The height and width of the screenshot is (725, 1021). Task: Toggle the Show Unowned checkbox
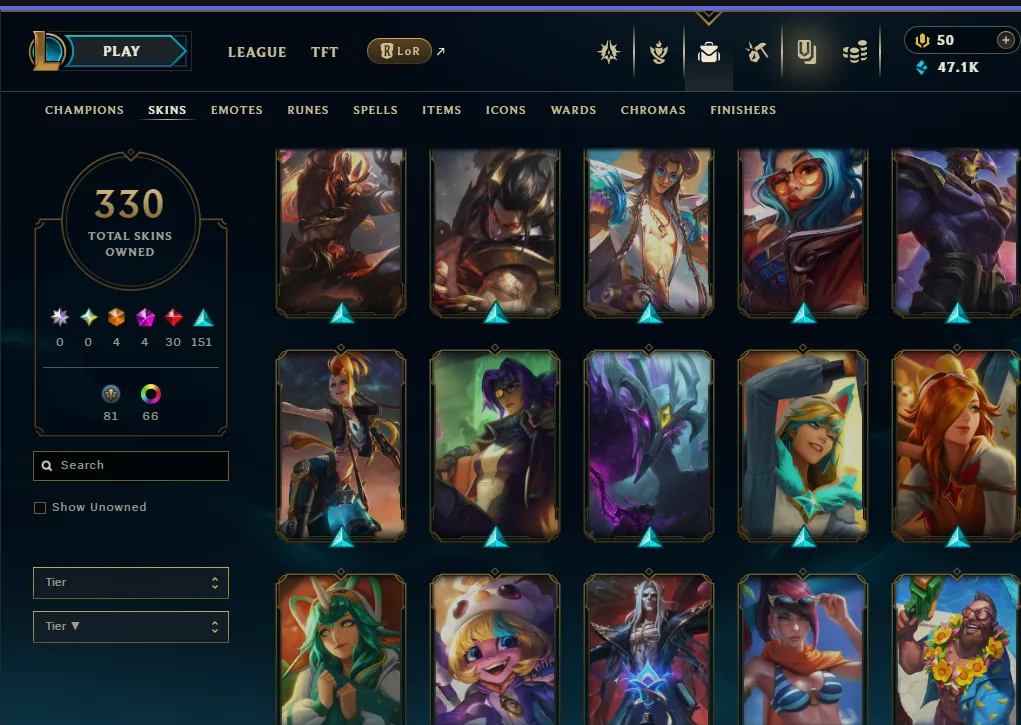point(40,508)
